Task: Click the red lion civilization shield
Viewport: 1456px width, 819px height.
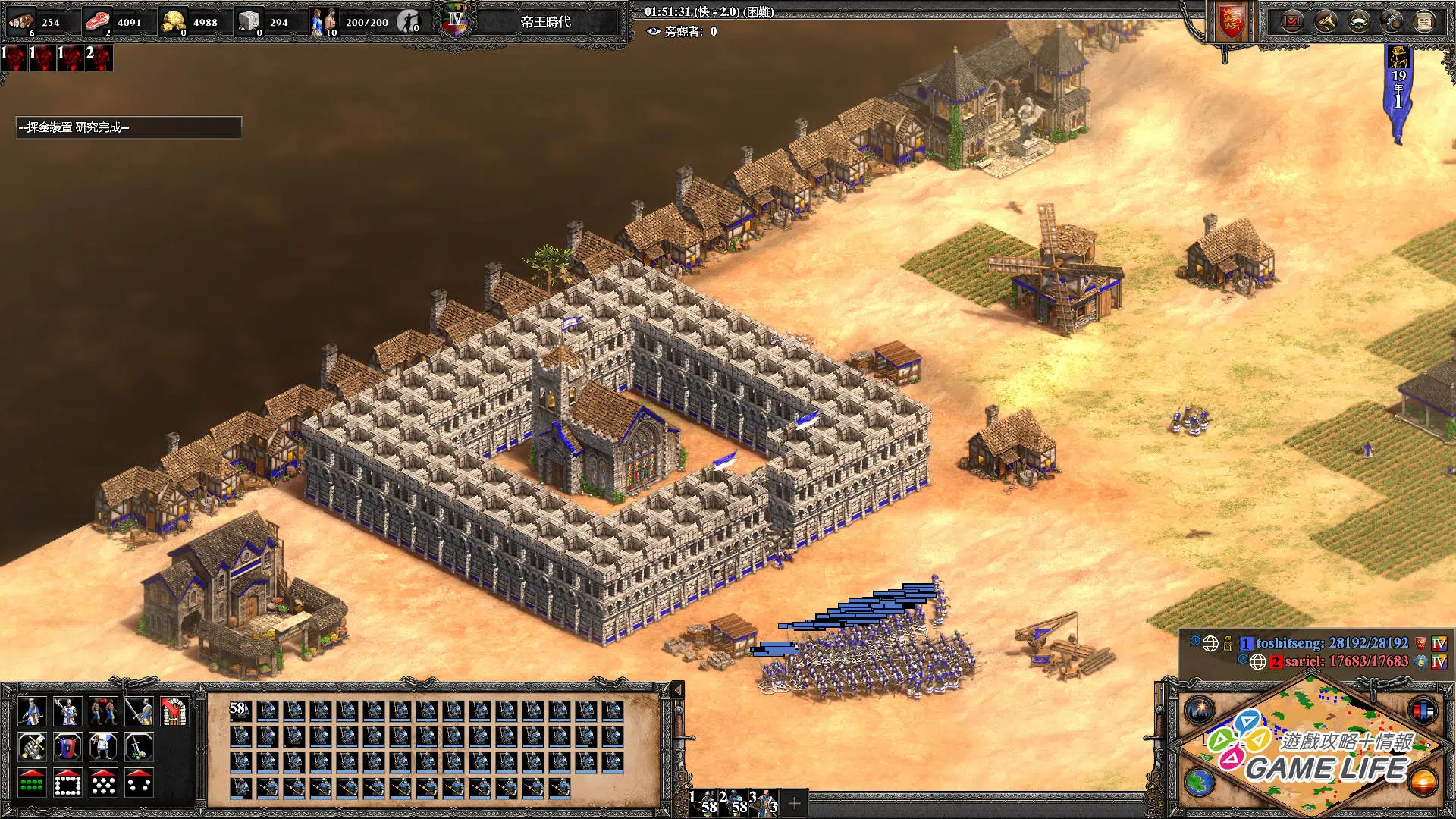Action: point(1232,21)
